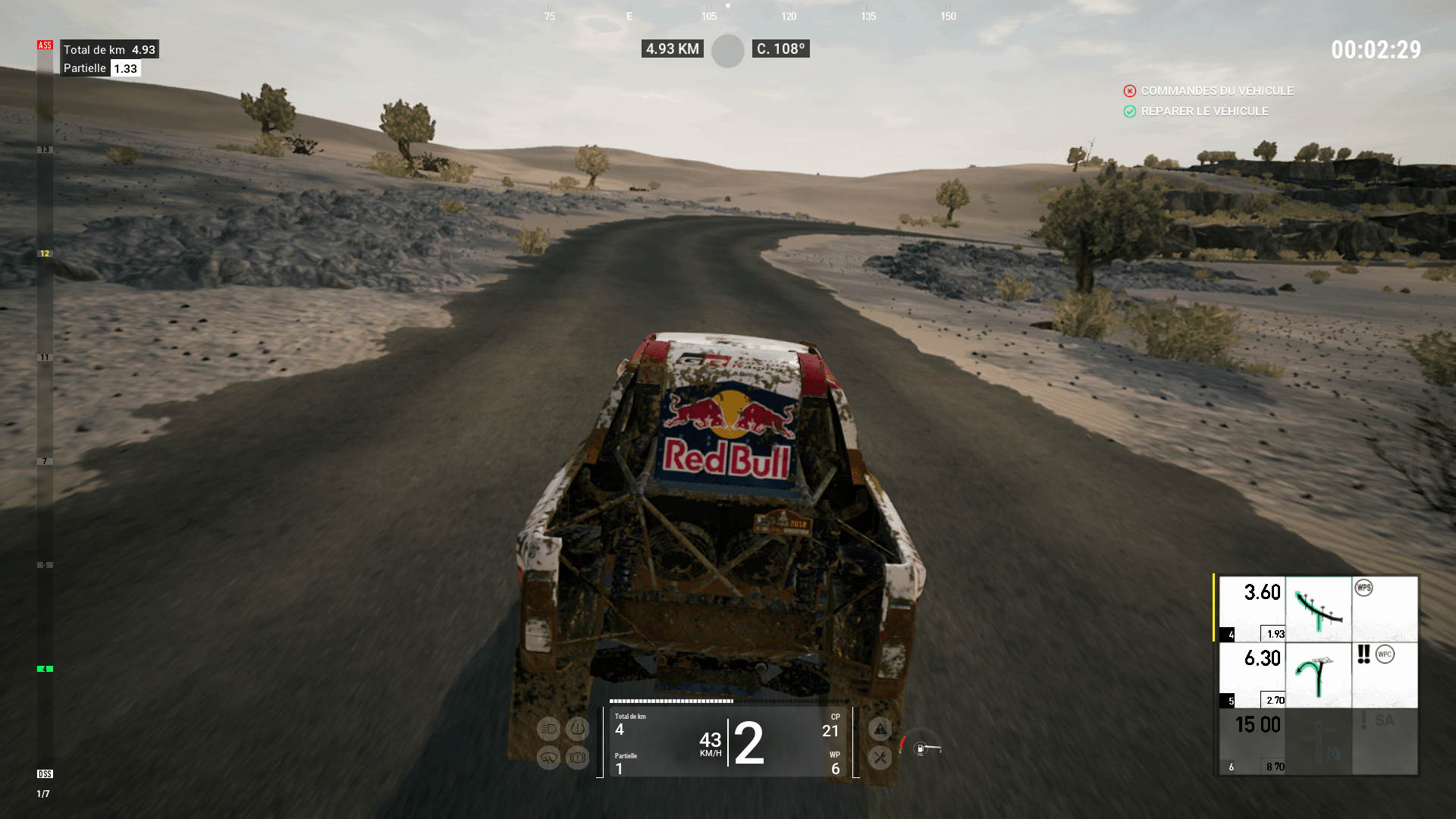This screenshot has width=1456, height=819.
Task: Select the Réparer le véhicule objective
Action: [x=1204, y=111]
